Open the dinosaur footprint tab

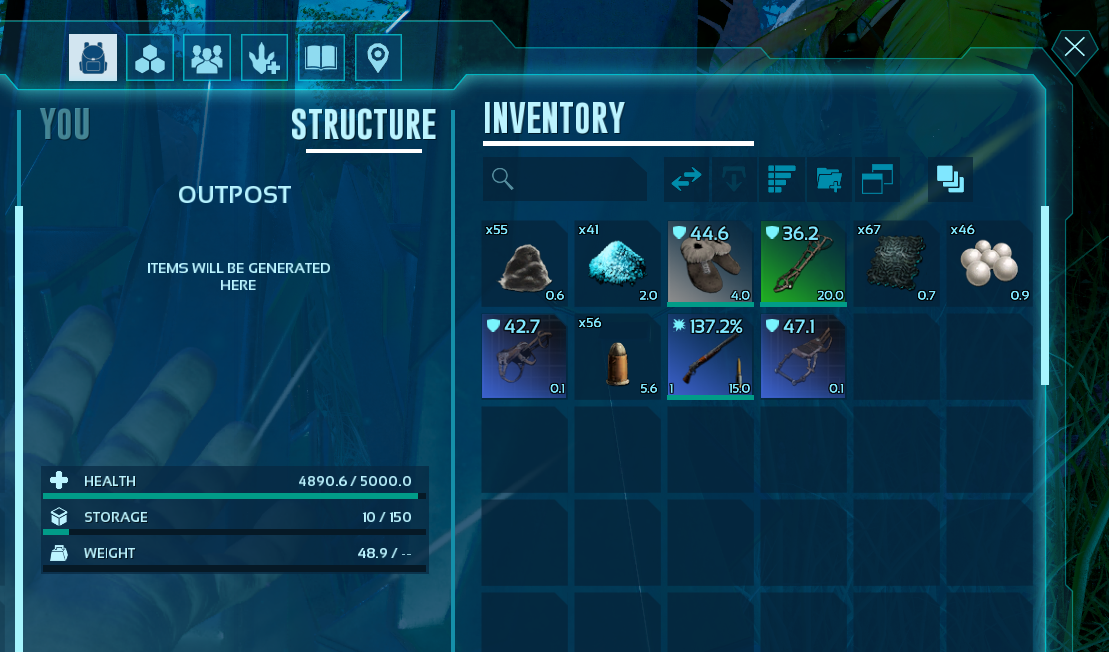pyautogui.click(x=264, y=58)
